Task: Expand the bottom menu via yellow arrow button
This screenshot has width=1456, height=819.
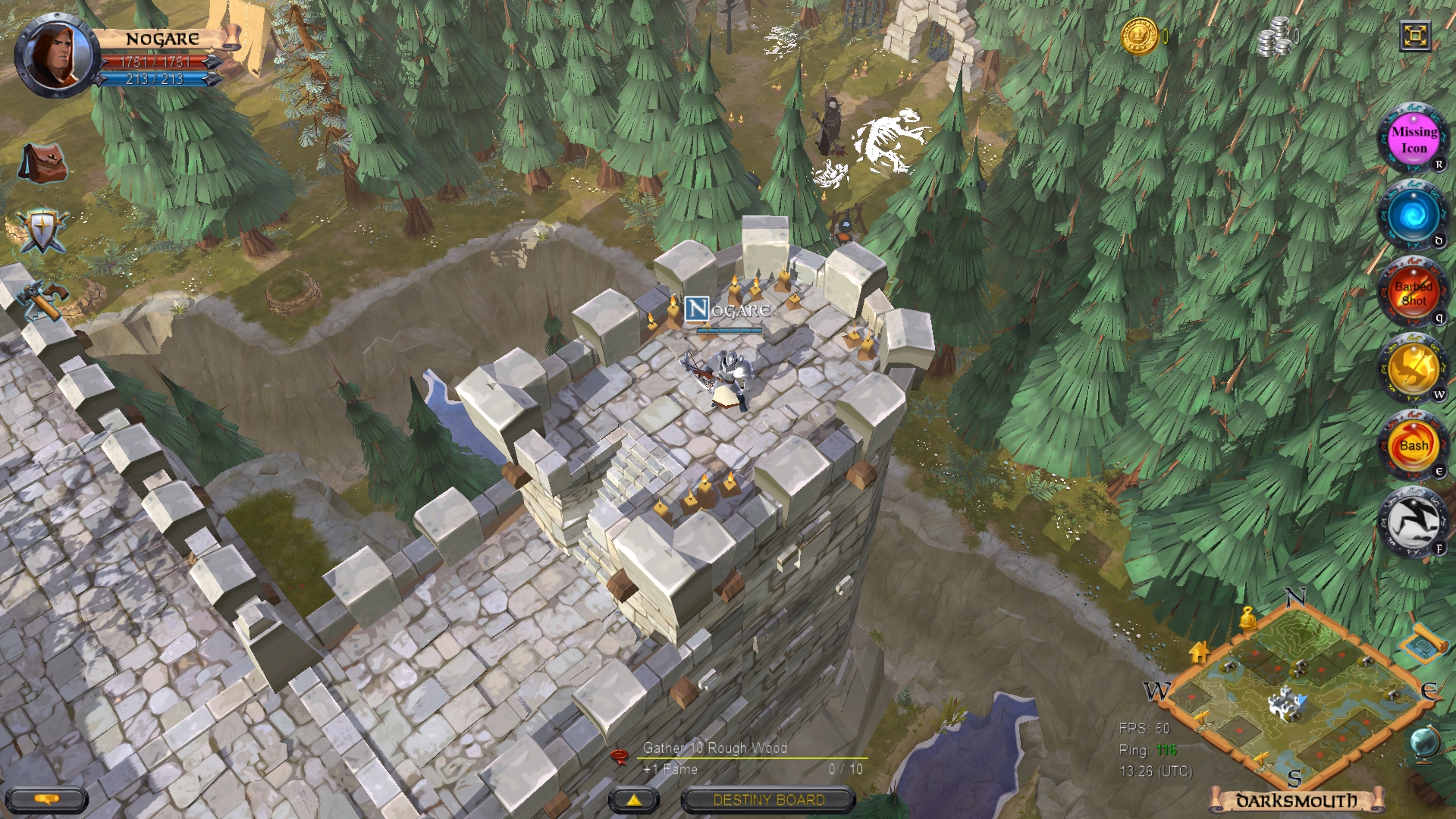Action: pyautogui.click(x=632, y=799)
